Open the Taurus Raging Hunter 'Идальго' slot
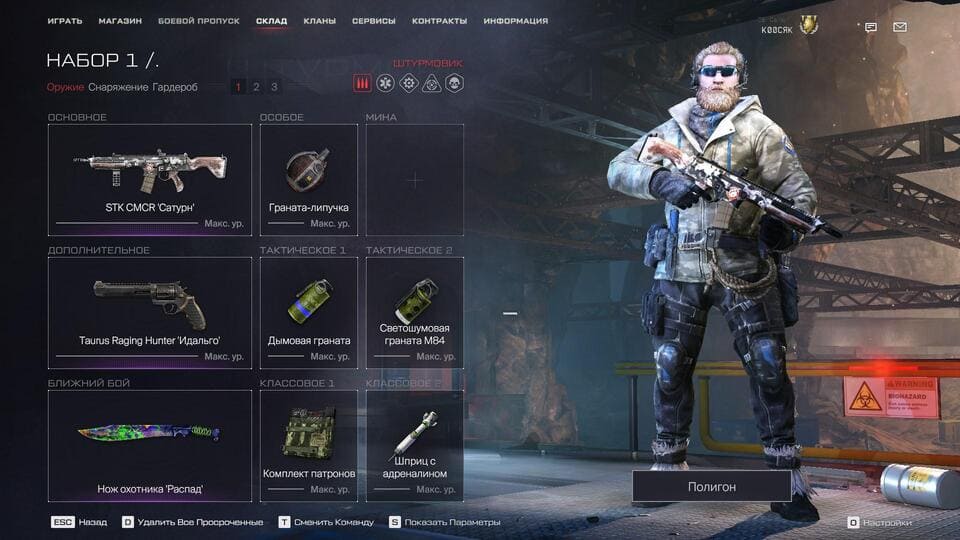This screenshot has height=540, width=960. (x=150, y=312)
